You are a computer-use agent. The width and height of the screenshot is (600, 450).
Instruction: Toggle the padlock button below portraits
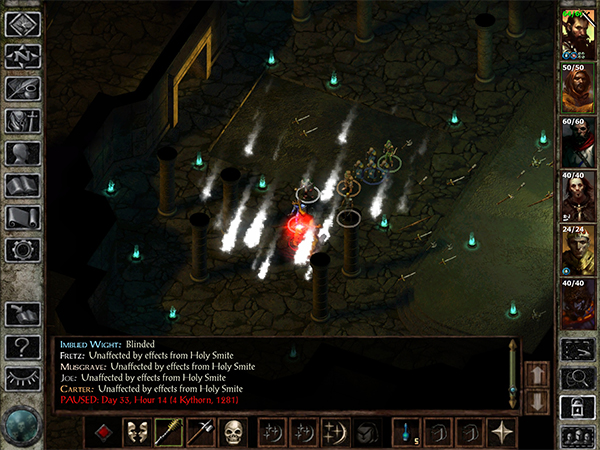[x=576, y=407]
